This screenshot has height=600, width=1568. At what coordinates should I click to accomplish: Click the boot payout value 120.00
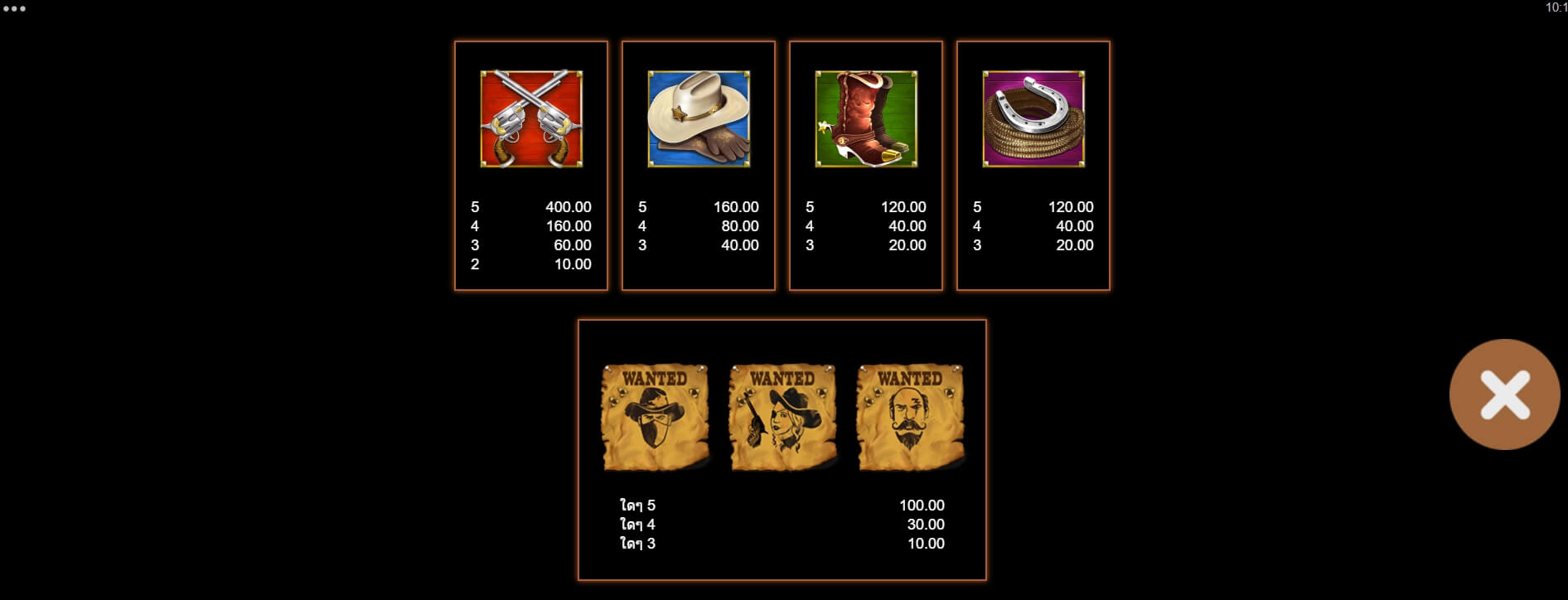(x=904, y=207)
